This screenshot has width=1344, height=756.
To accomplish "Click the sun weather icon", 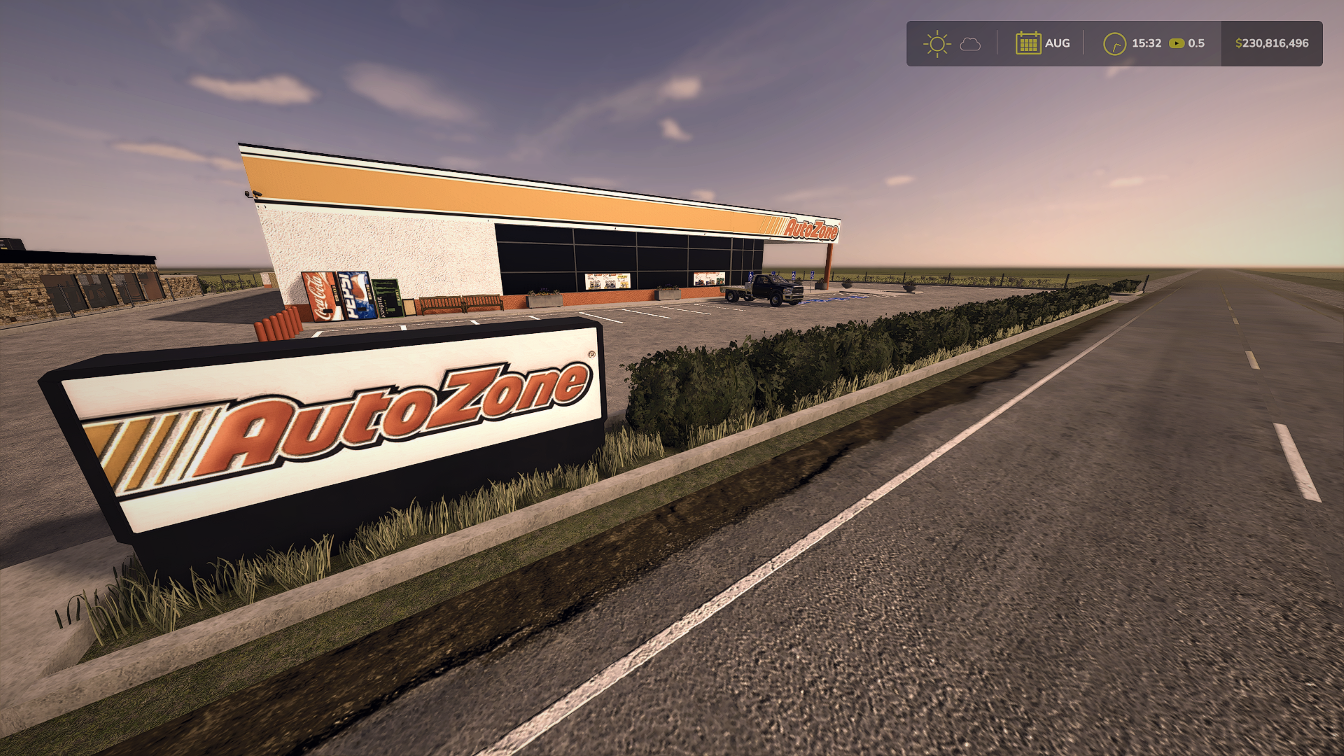I will point(937,43).
